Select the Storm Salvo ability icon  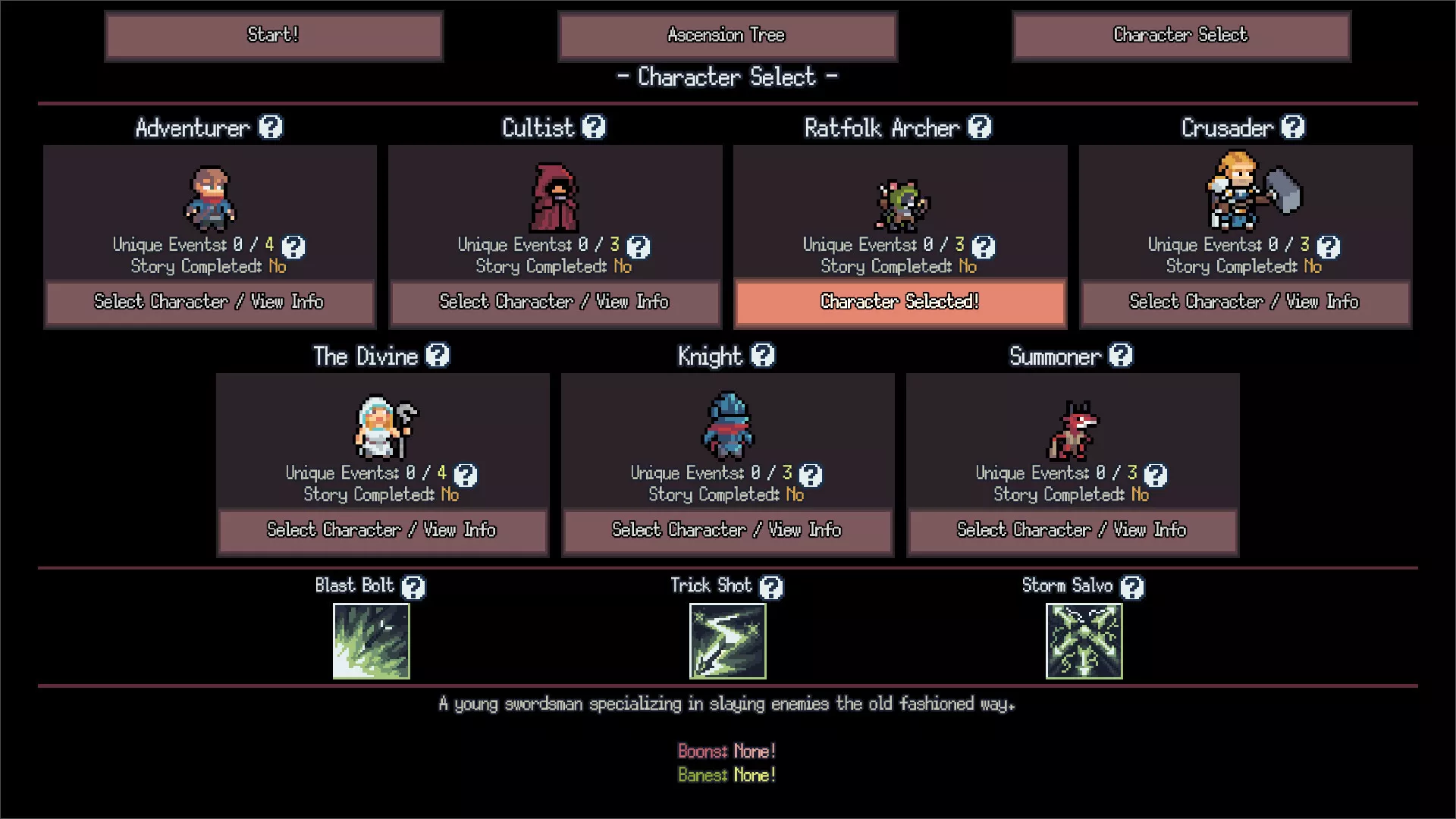tap(1084, 641)
